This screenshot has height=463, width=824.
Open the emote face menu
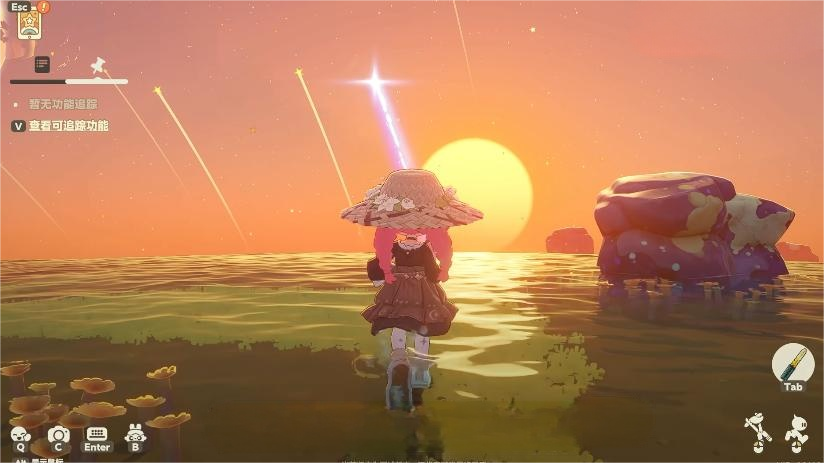(x=20, y=434)
